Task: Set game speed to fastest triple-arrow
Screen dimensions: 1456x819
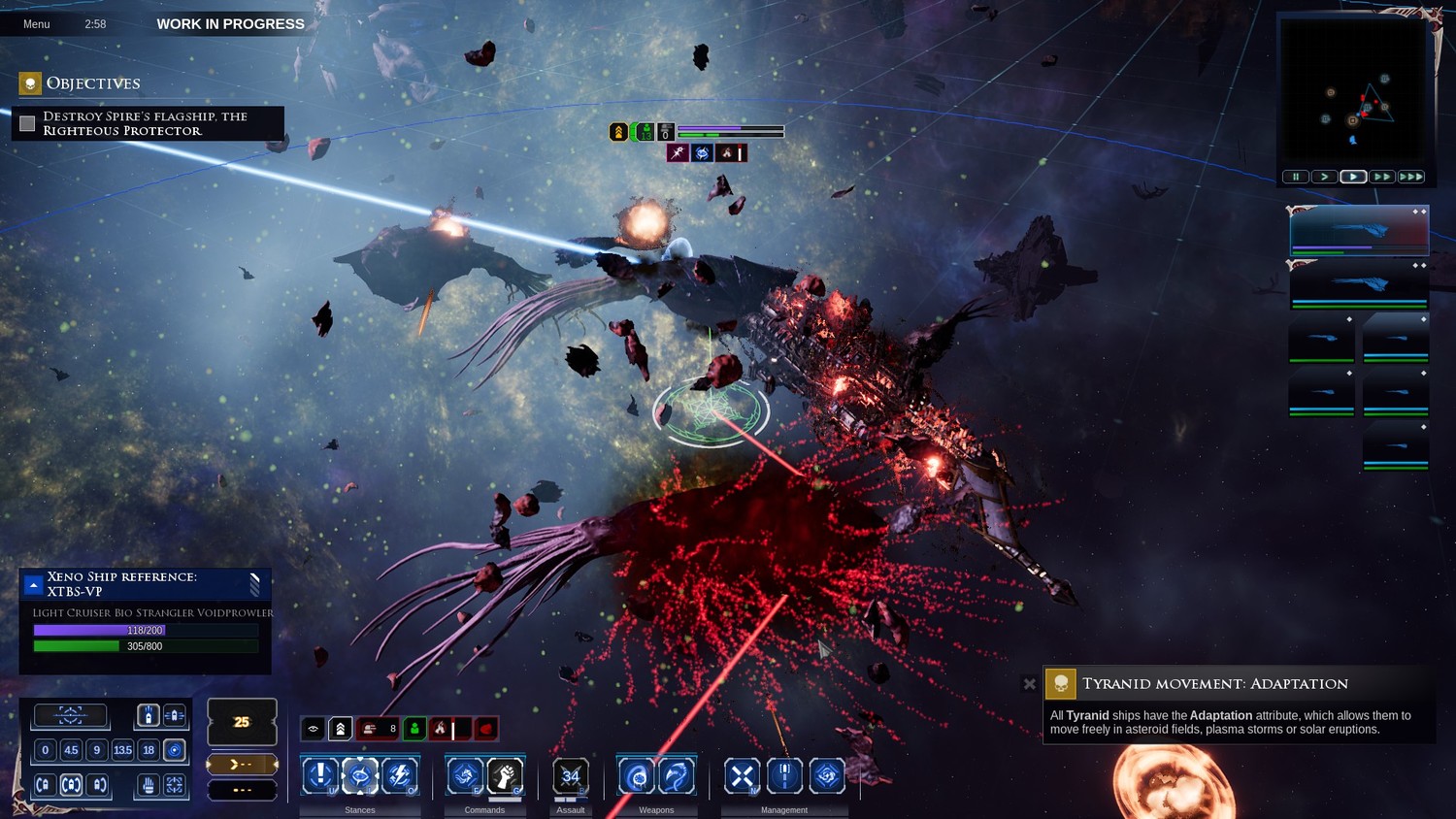Action: click(x=1411, y=177)
